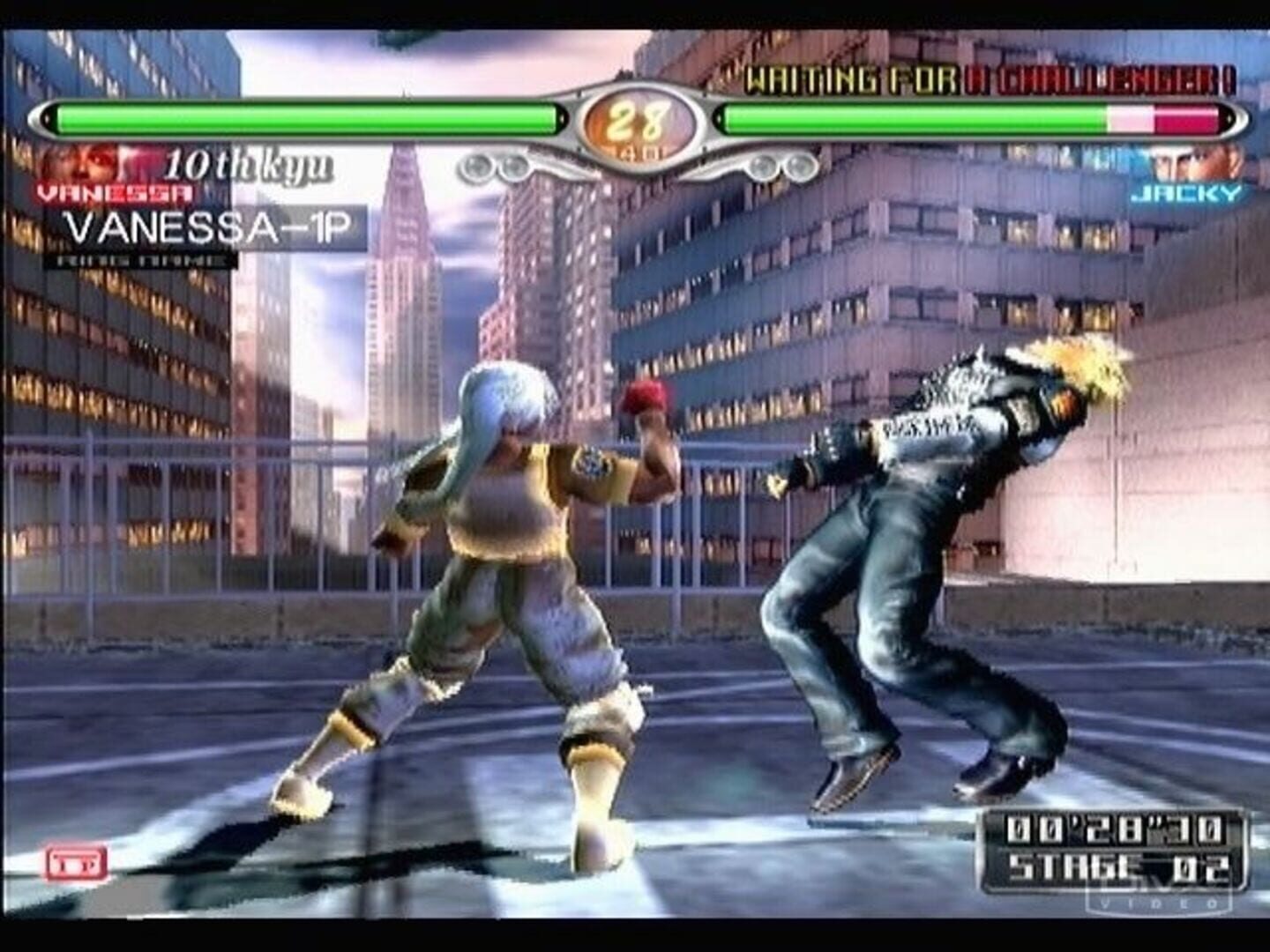Image resolution: width=1270 pixels, height=952 pixels.
Task: Open the timer frame ornament above 28
Action: 637,88
